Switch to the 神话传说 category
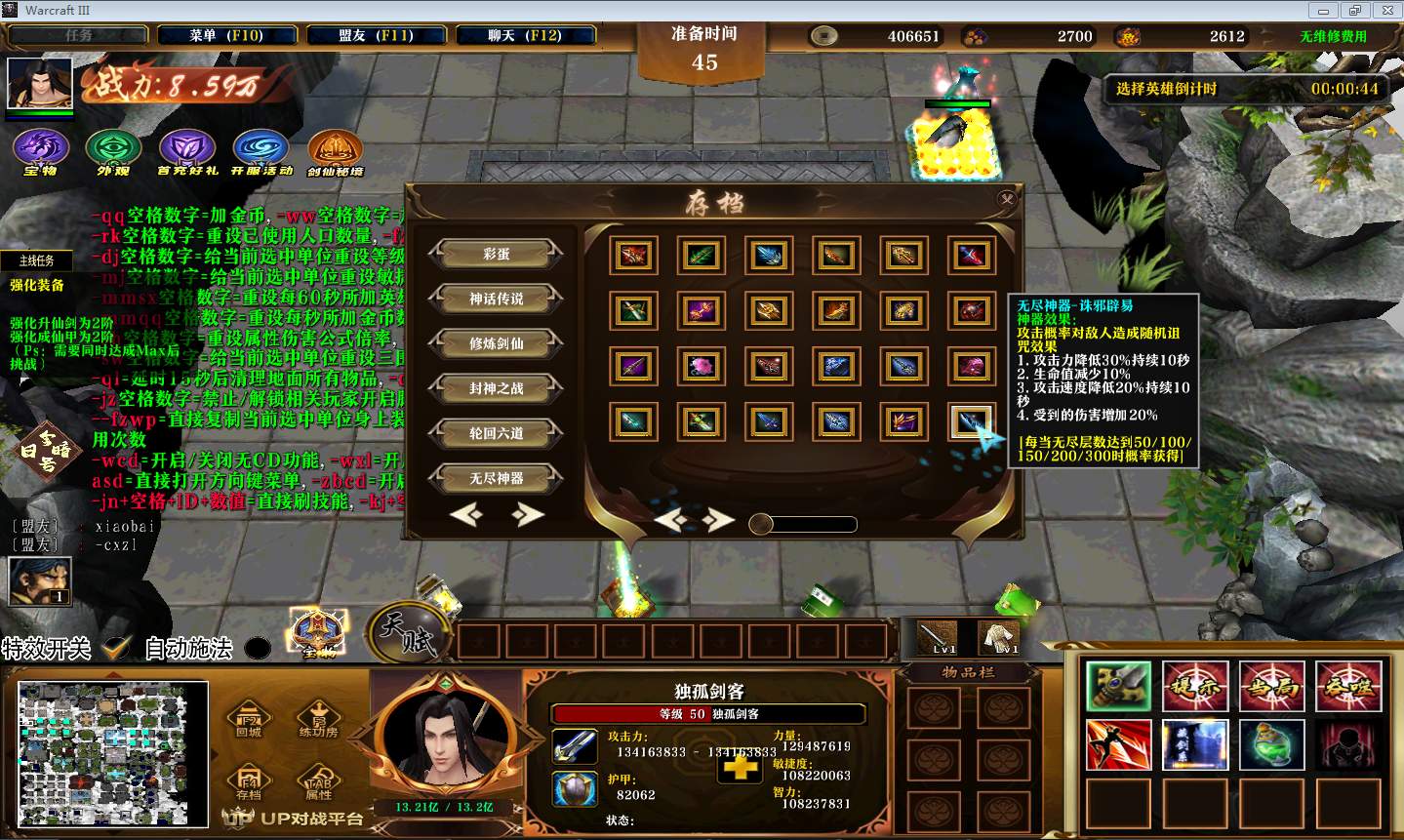The width and height of the screenshot is (1404, 840). point(496,299)
